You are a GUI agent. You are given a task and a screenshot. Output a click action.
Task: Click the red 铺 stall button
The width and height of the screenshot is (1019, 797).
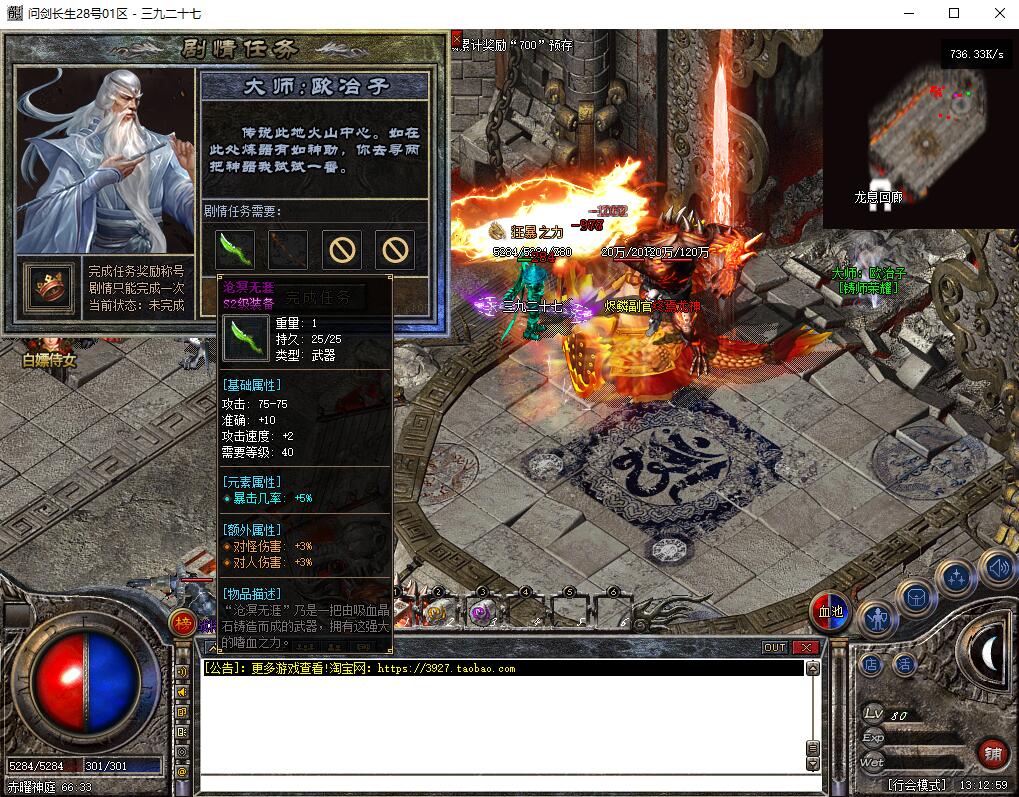[x=991, y=754]
